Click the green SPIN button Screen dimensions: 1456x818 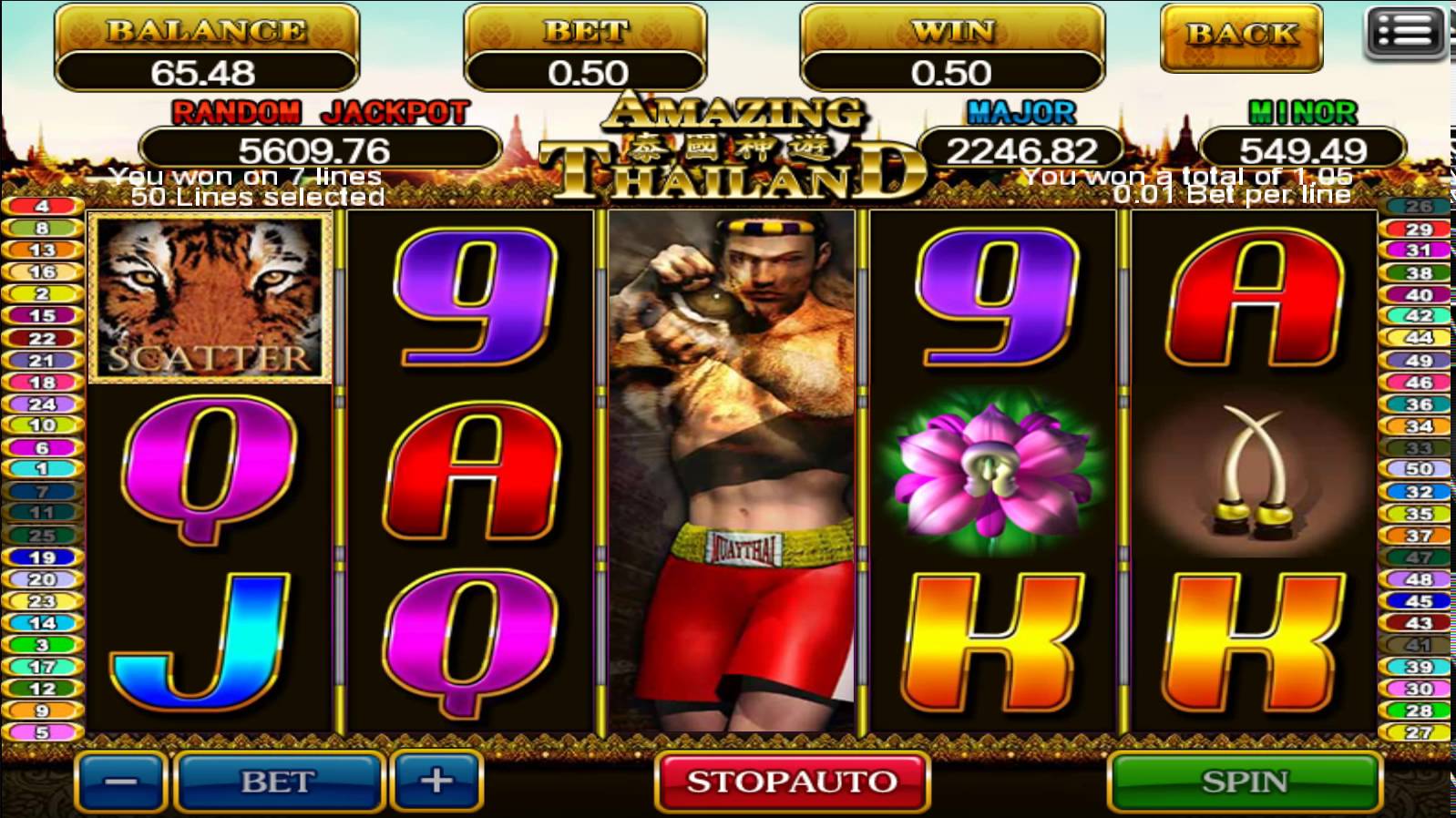pyautogui.click(x=1244, y=782)
